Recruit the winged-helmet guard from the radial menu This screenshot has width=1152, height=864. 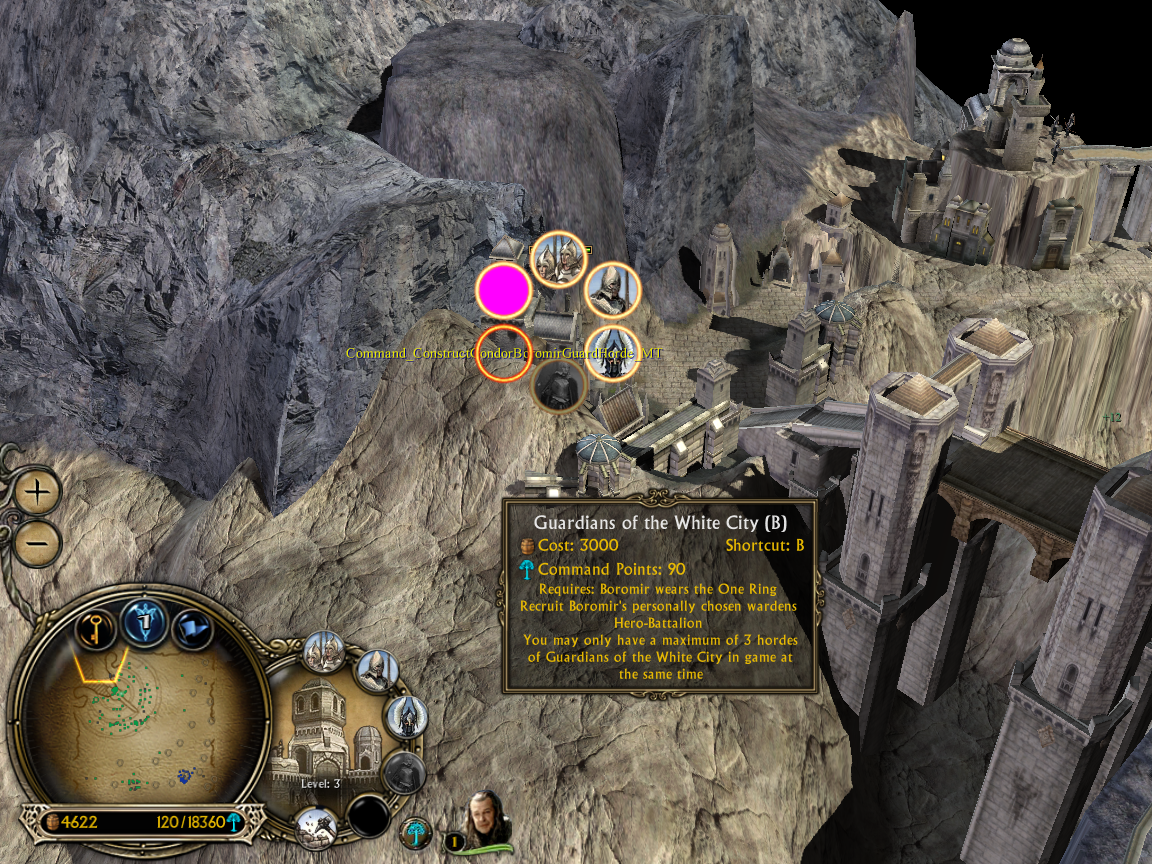[611, 352]
